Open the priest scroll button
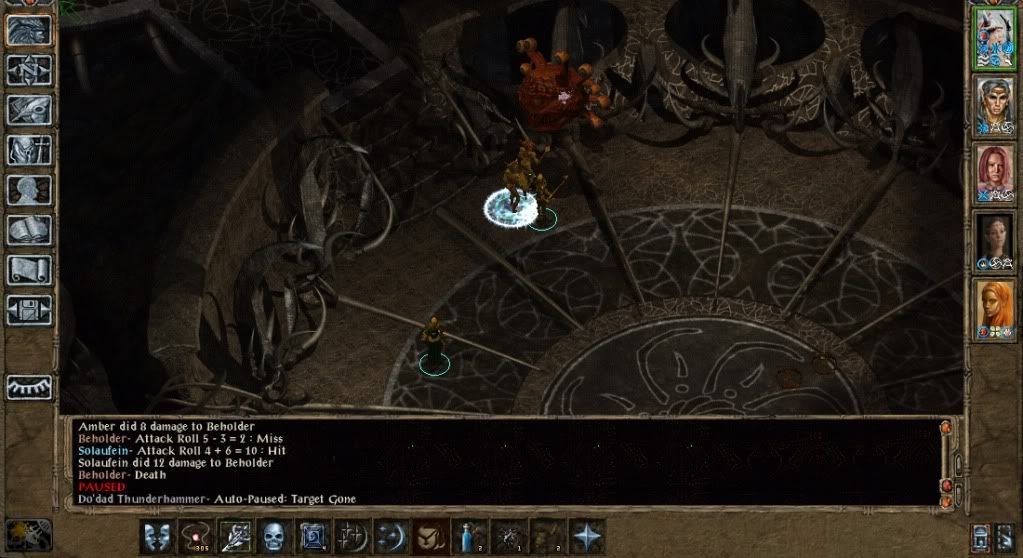This screenshot has height=558, width=1023. point(28,269)
